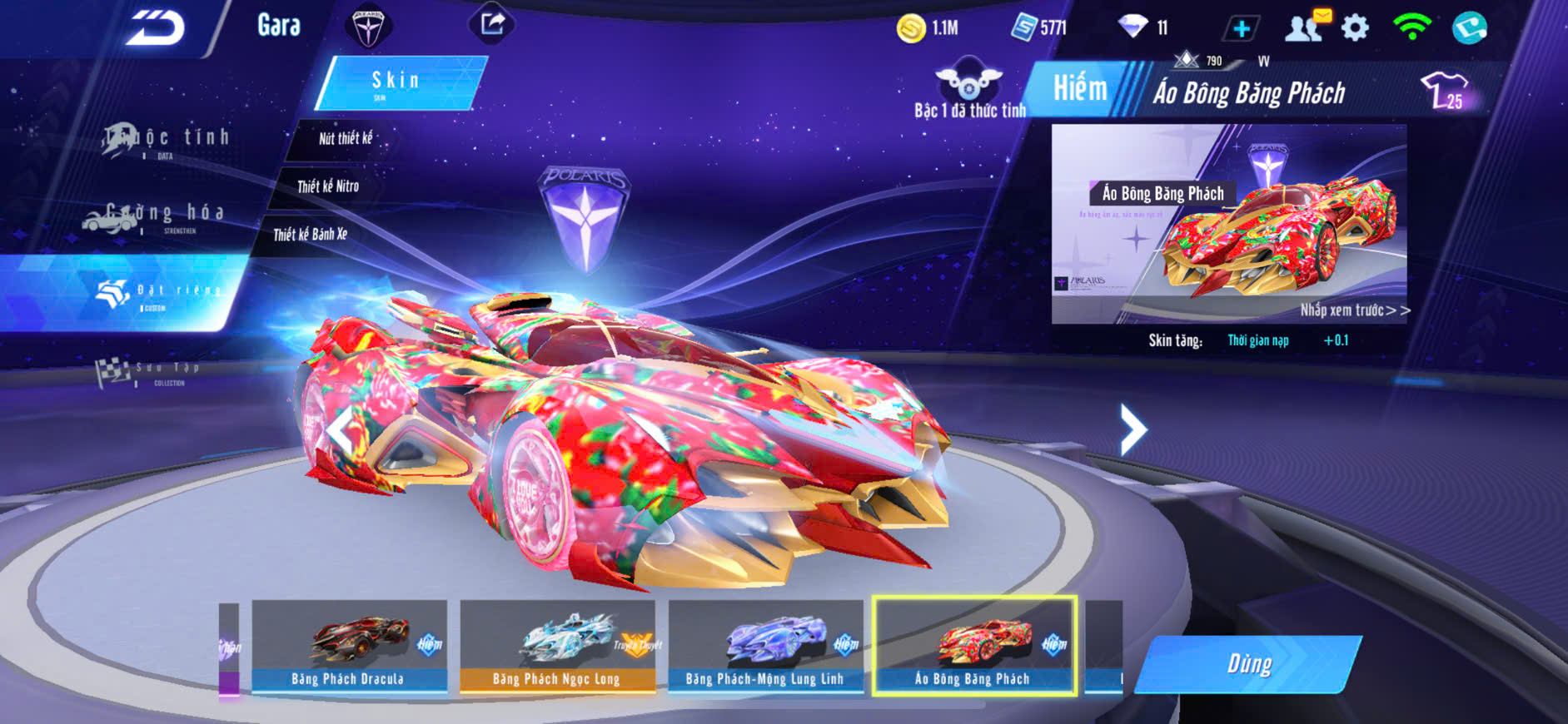Add currency with the plus button
Viewport: 1568px width, 724px height.
pos(1241,28)
